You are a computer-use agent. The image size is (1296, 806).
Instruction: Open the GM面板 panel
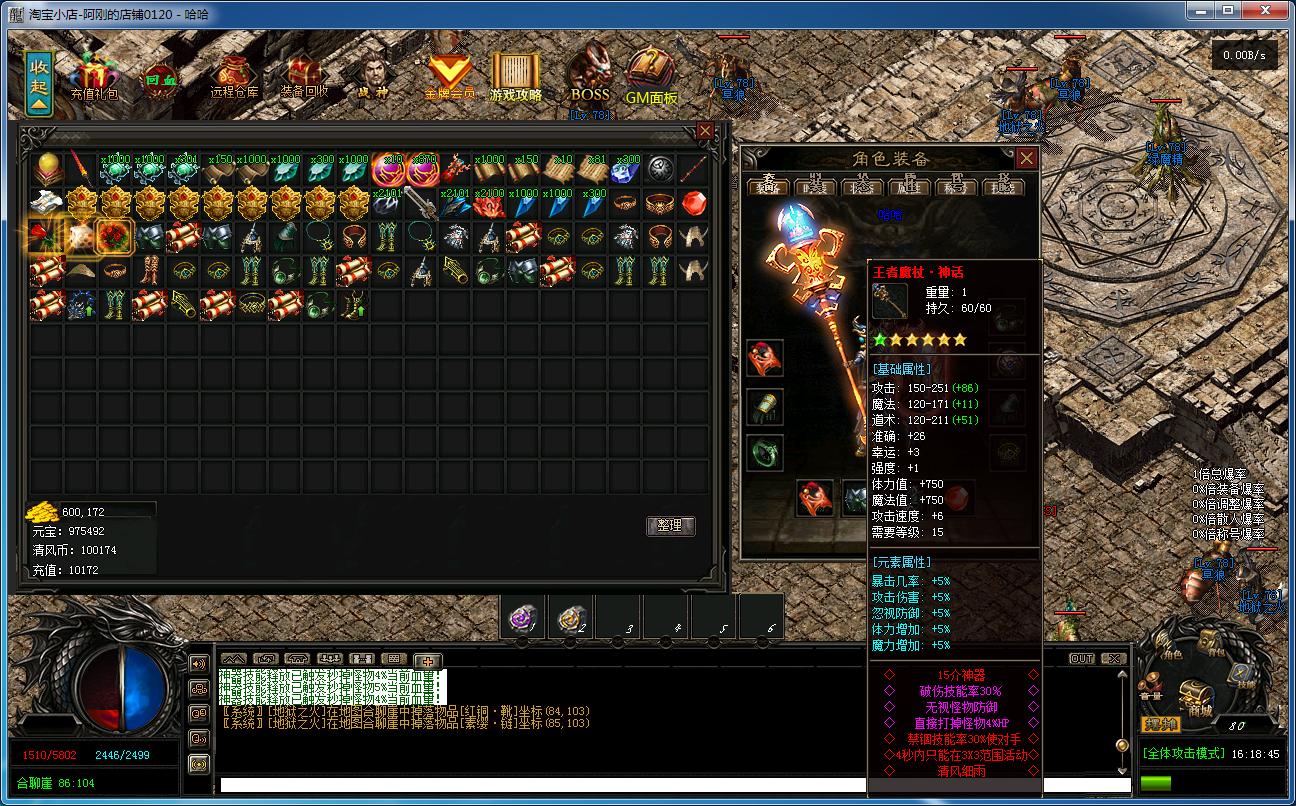(651, 77)
